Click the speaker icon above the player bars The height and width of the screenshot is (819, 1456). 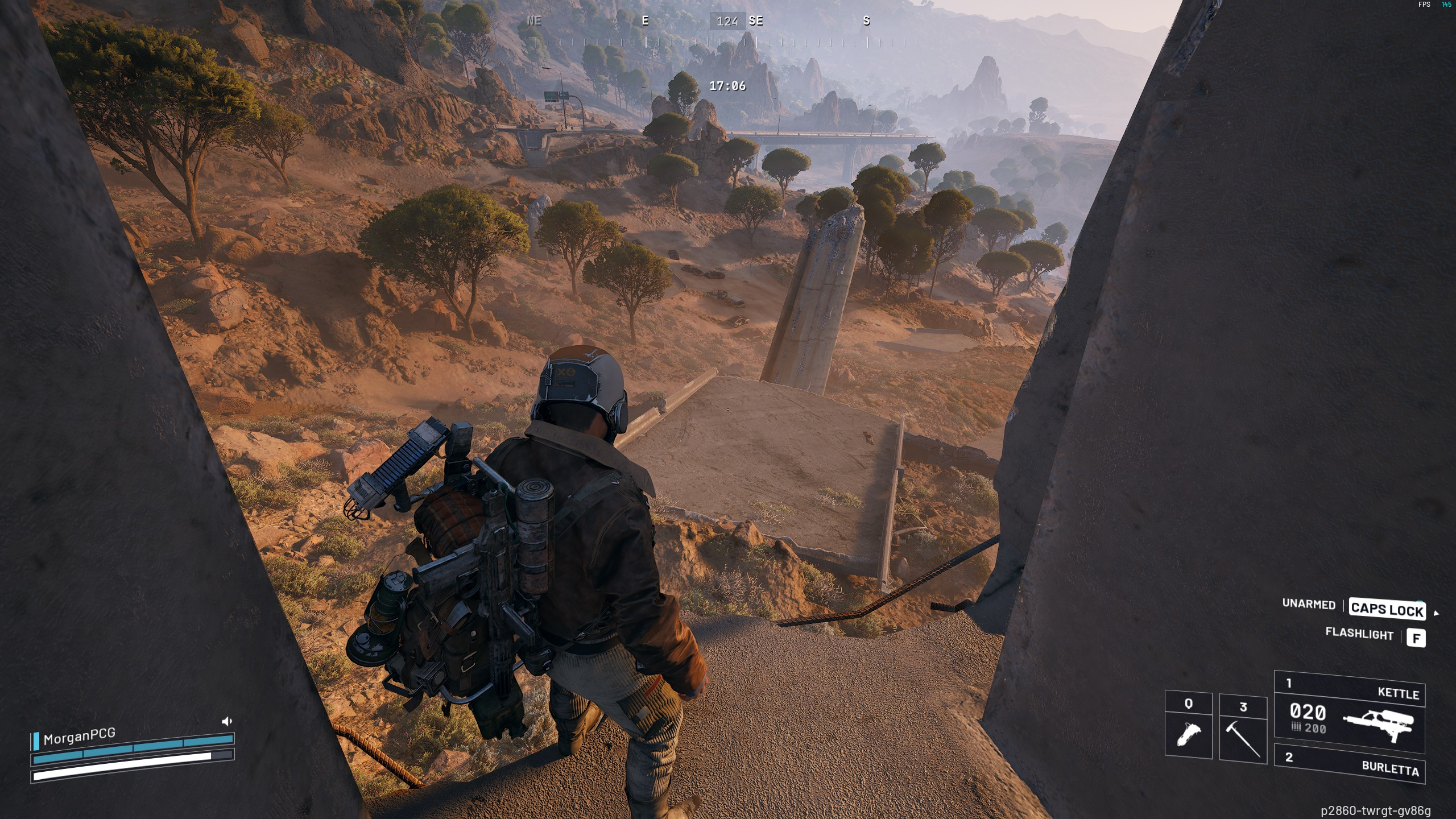coord(226,722)
